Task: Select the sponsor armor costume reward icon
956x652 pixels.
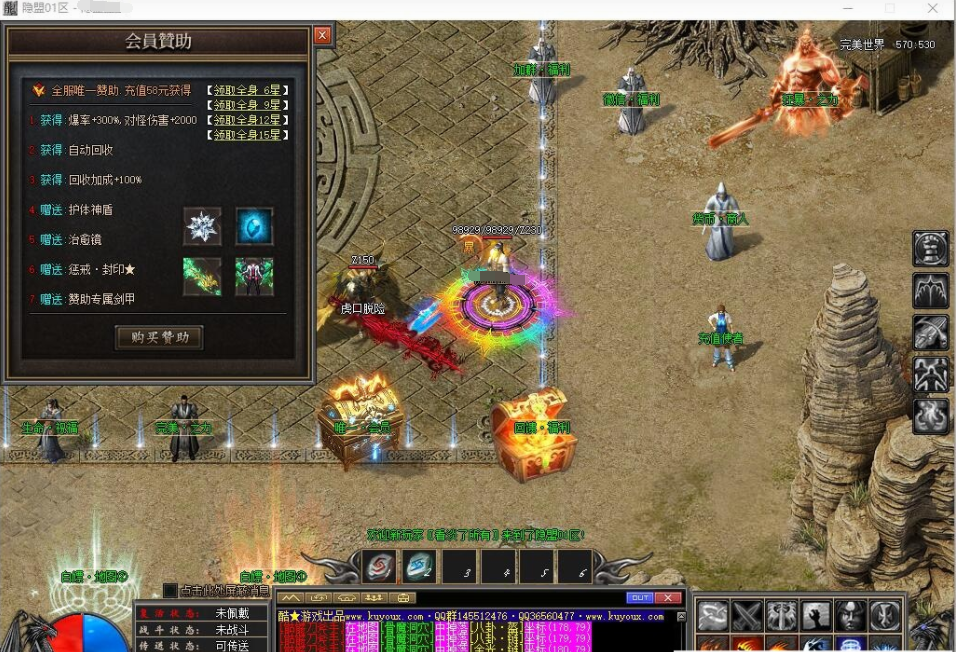Action: [x=254, y=277]
